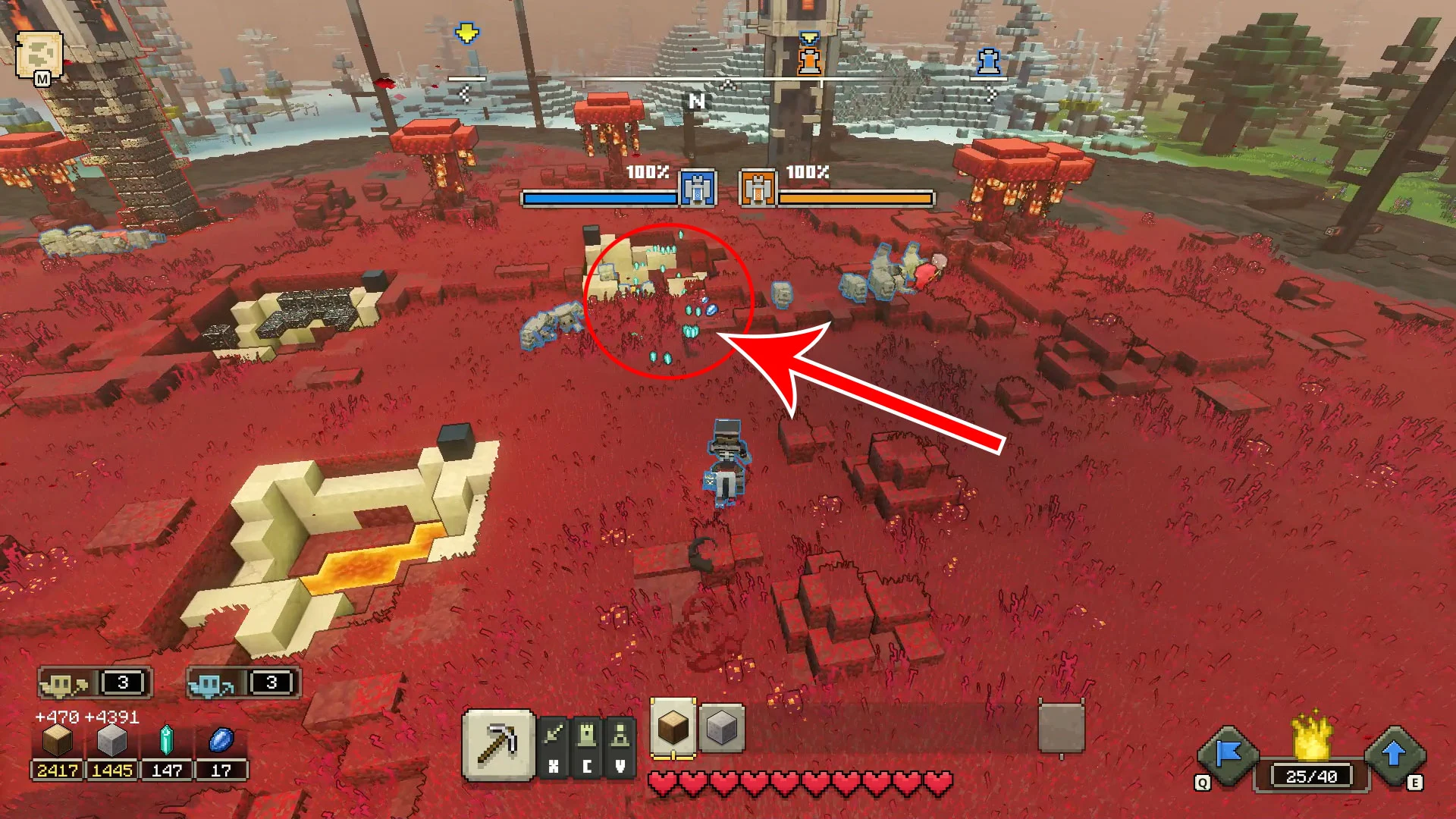
Task: Click the orange team base icon
Action: click(x=758, y=187)
